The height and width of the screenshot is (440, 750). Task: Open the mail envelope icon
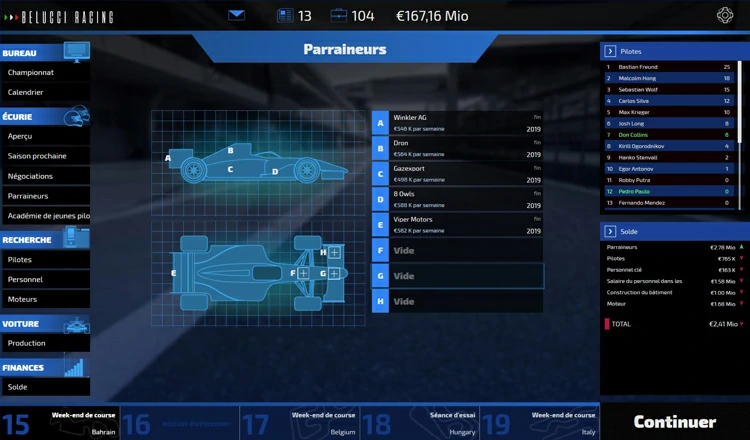[x=236, y=15]
